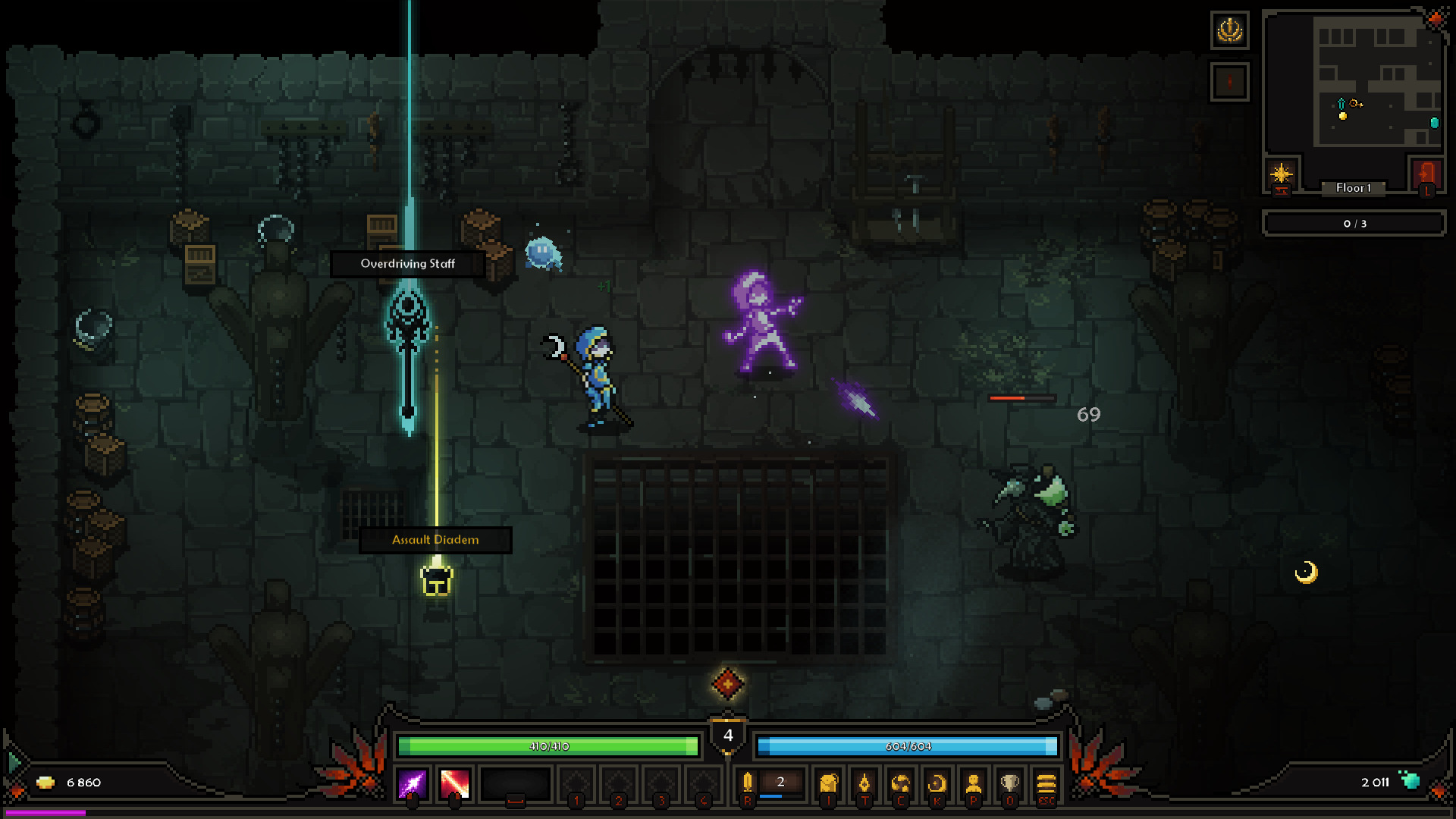Select the red beam spell slot
Screen dimensions: 1456x819
pyautogui.click(x=453, y=786)
